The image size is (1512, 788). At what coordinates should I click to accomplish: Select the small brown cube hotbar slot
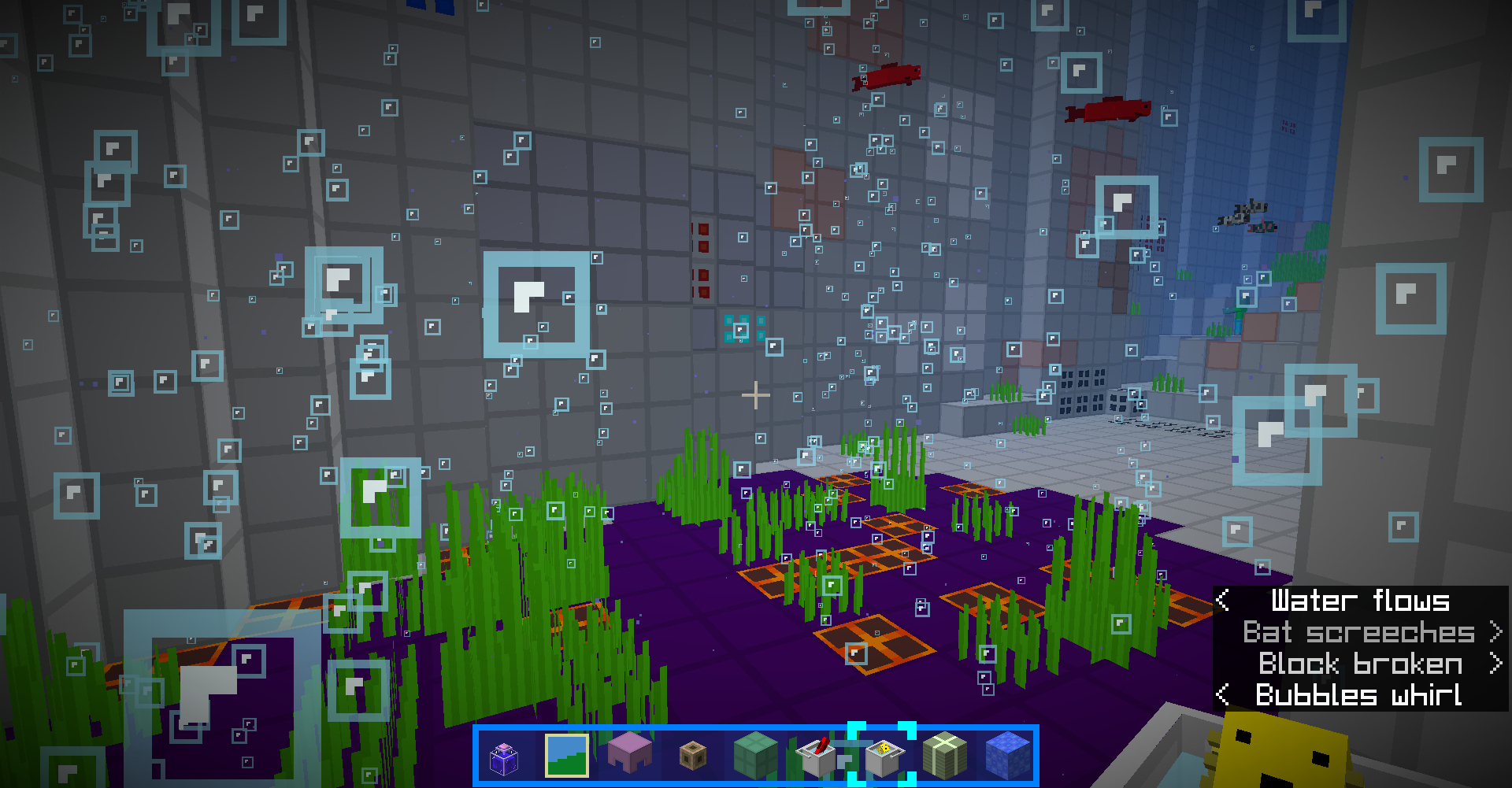pos(693,757)
